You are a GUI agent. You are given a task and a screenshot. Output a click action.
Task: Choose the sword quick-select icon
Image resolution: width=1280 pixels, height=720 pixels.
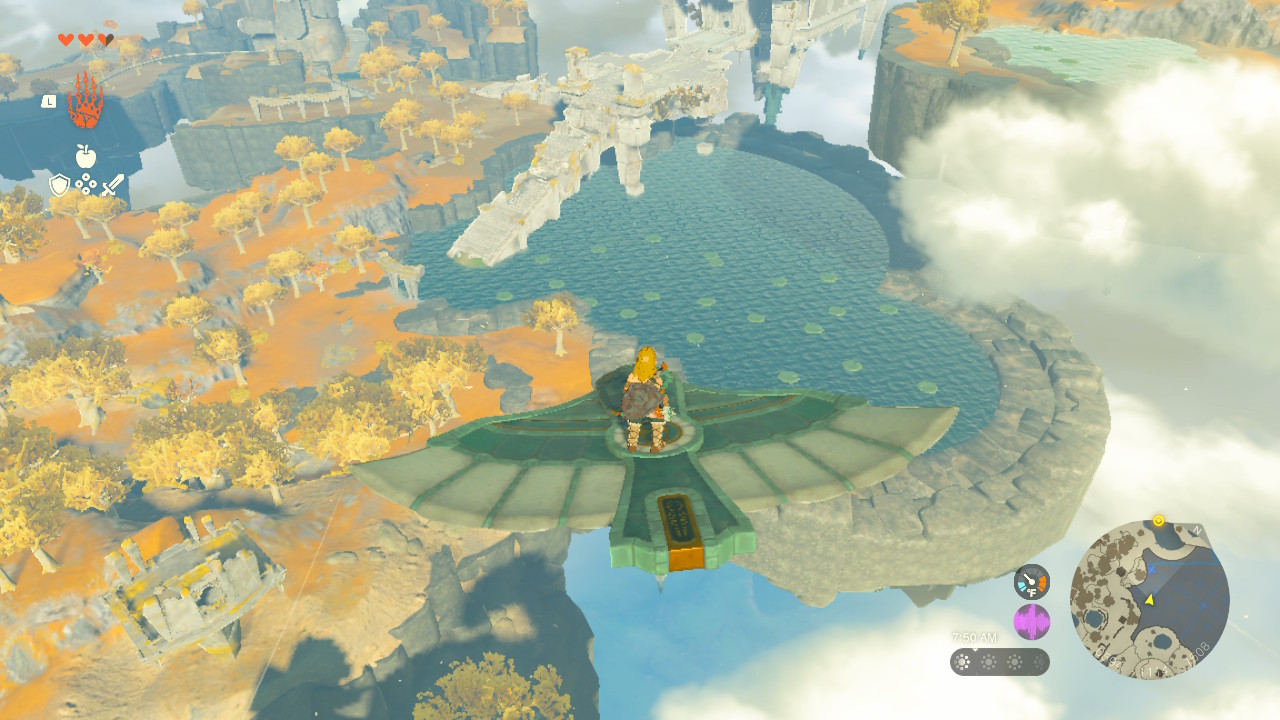tap(112, 185)
